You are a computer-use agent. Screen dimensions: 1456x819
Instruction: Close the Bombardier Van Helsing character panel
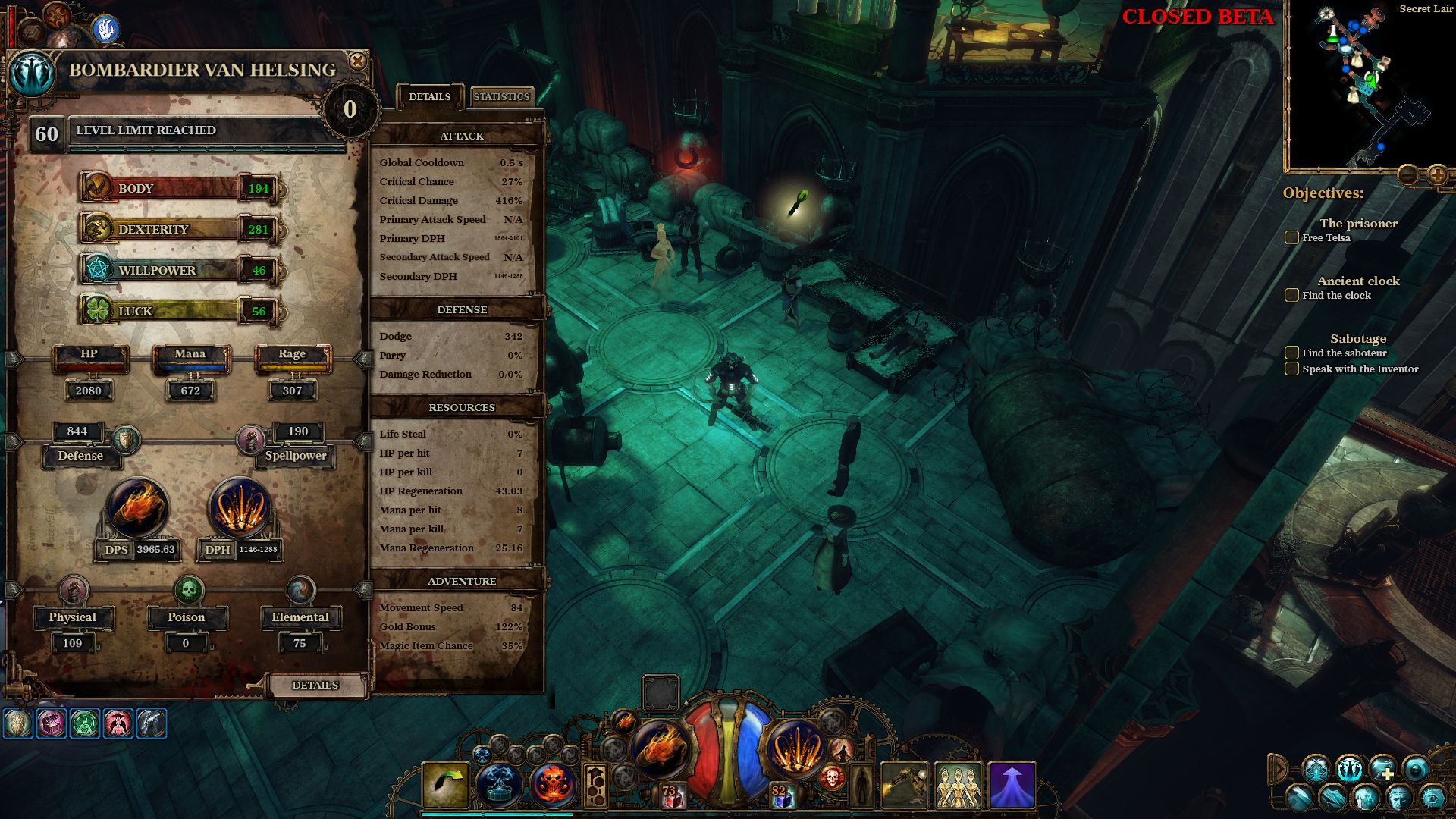tap(357, 61)
